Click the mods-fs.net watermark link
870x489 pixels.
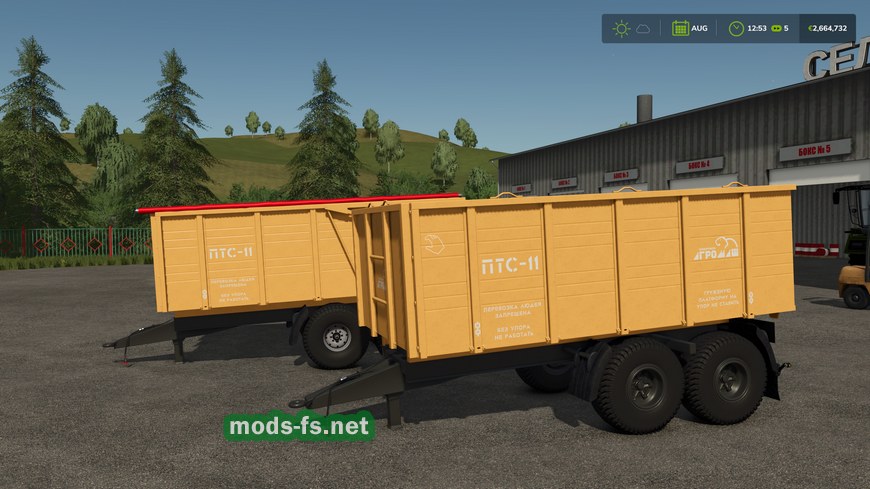(299, 427)
